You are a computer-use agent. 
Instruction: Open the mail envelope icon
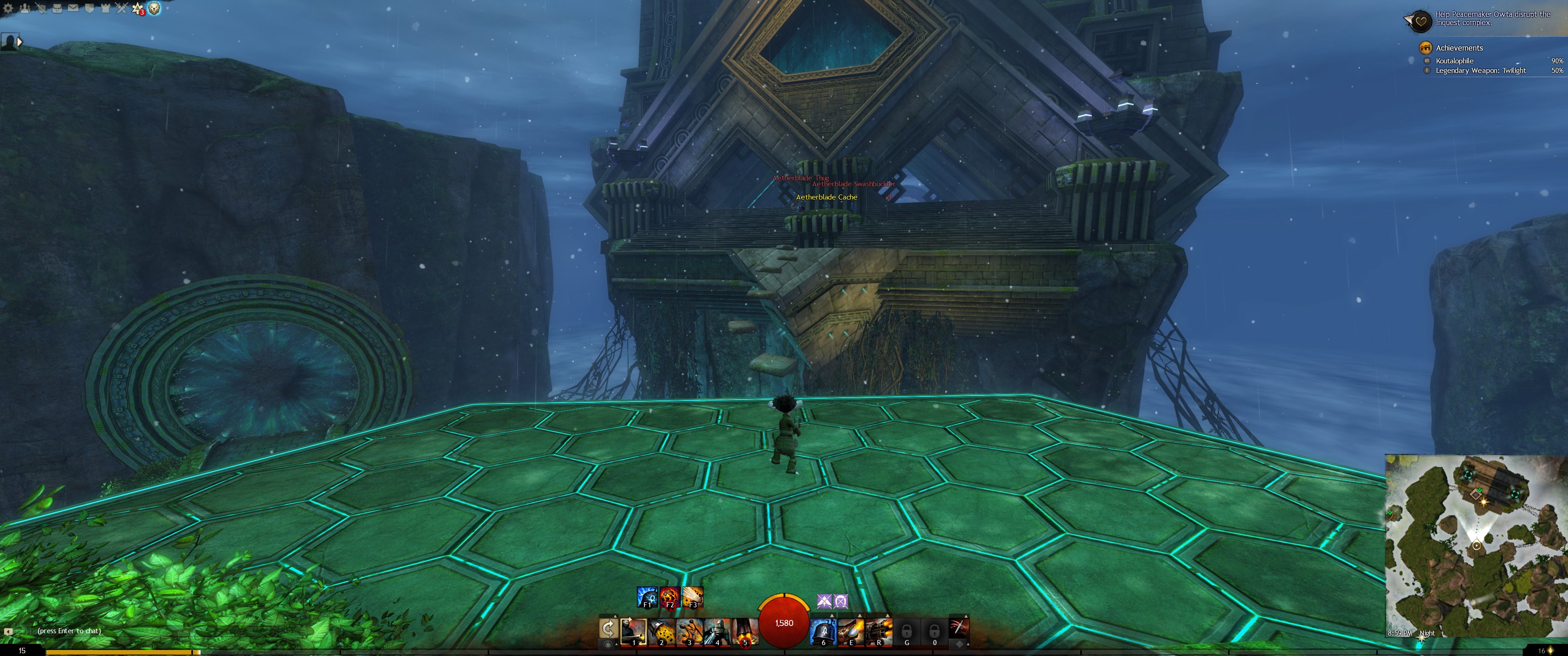(73, 8)
